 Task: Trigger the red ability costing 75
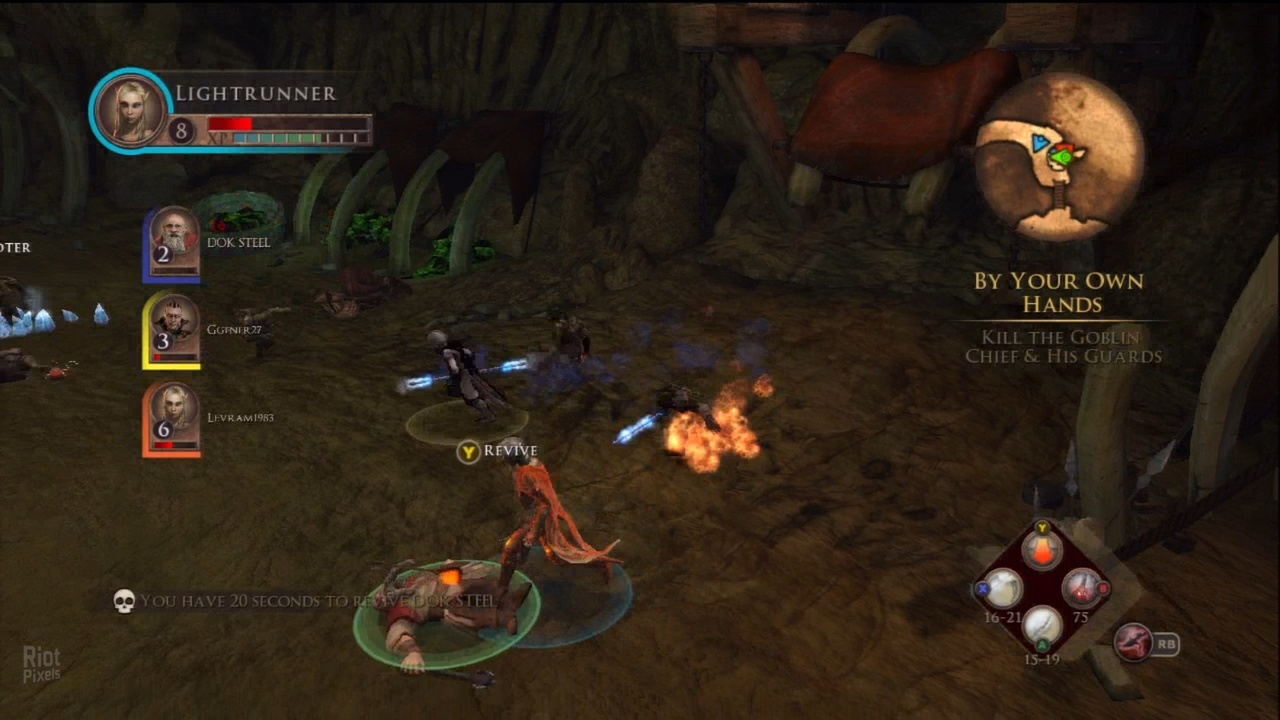[1080, 588]
